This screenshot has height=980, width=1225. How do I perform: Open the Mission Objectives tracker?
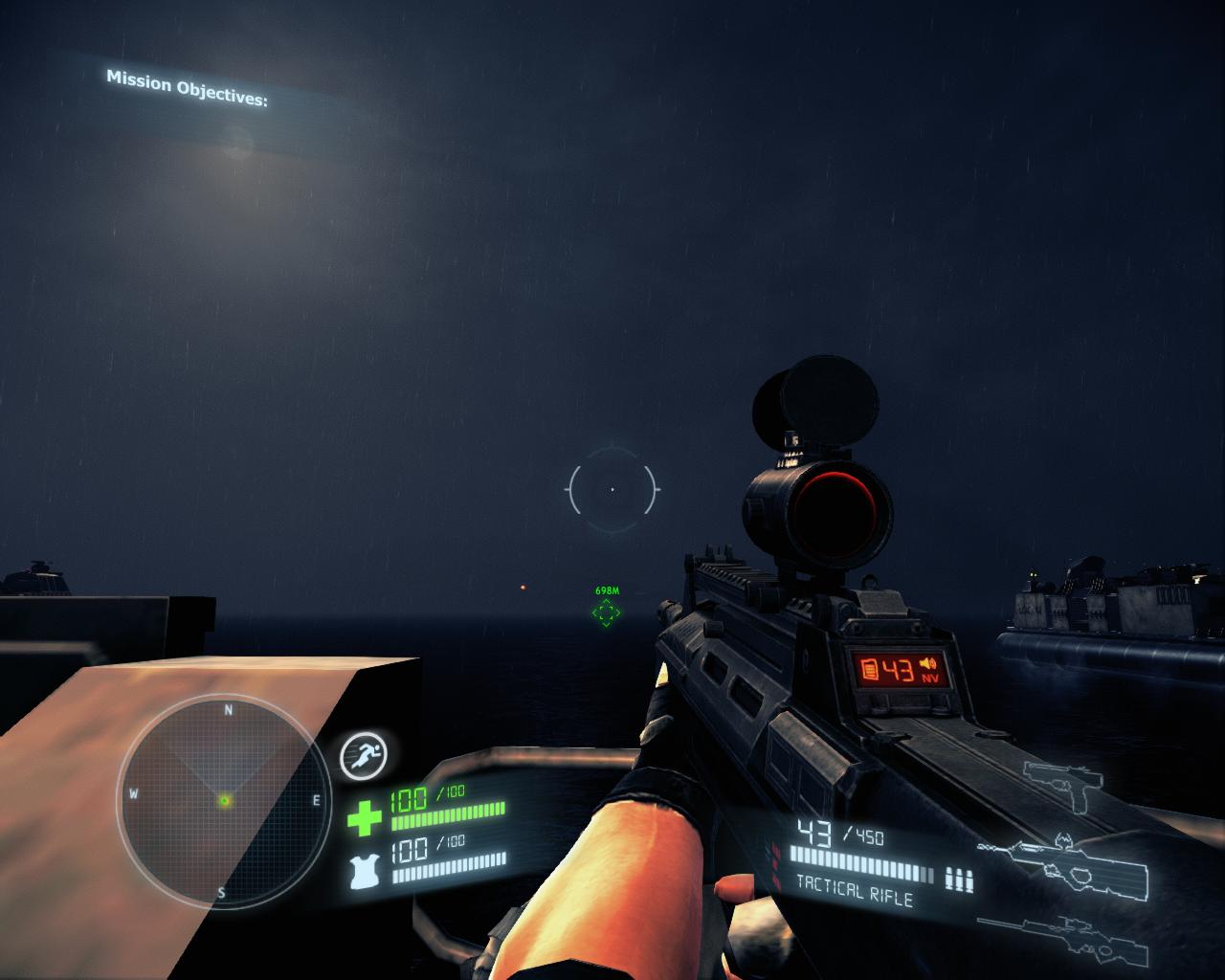point(187,88)
